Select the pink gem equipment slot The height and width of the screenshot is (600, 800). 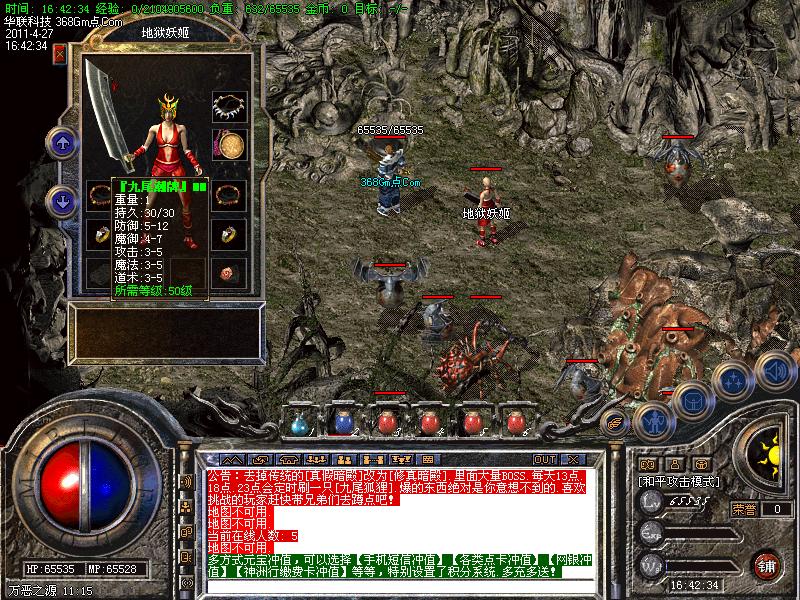click(x=230, y=272)
